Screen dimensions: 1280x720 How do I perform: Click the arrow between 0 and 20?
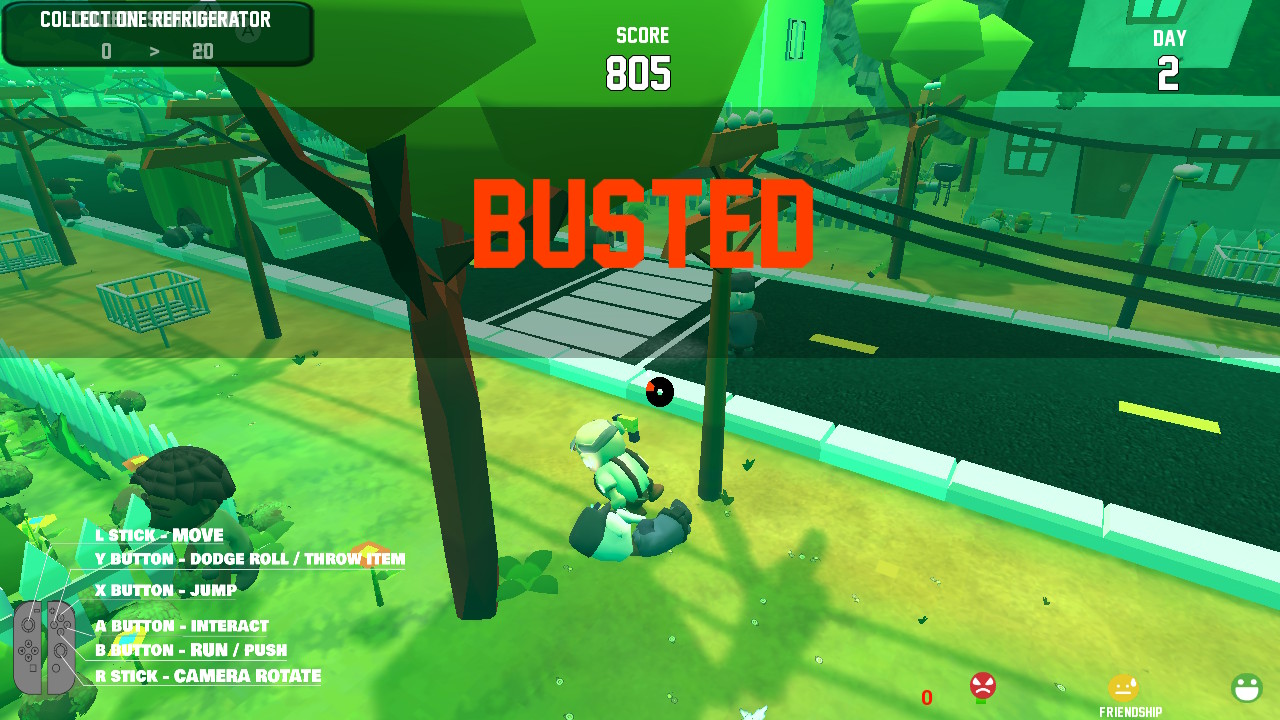pos(155,51)
